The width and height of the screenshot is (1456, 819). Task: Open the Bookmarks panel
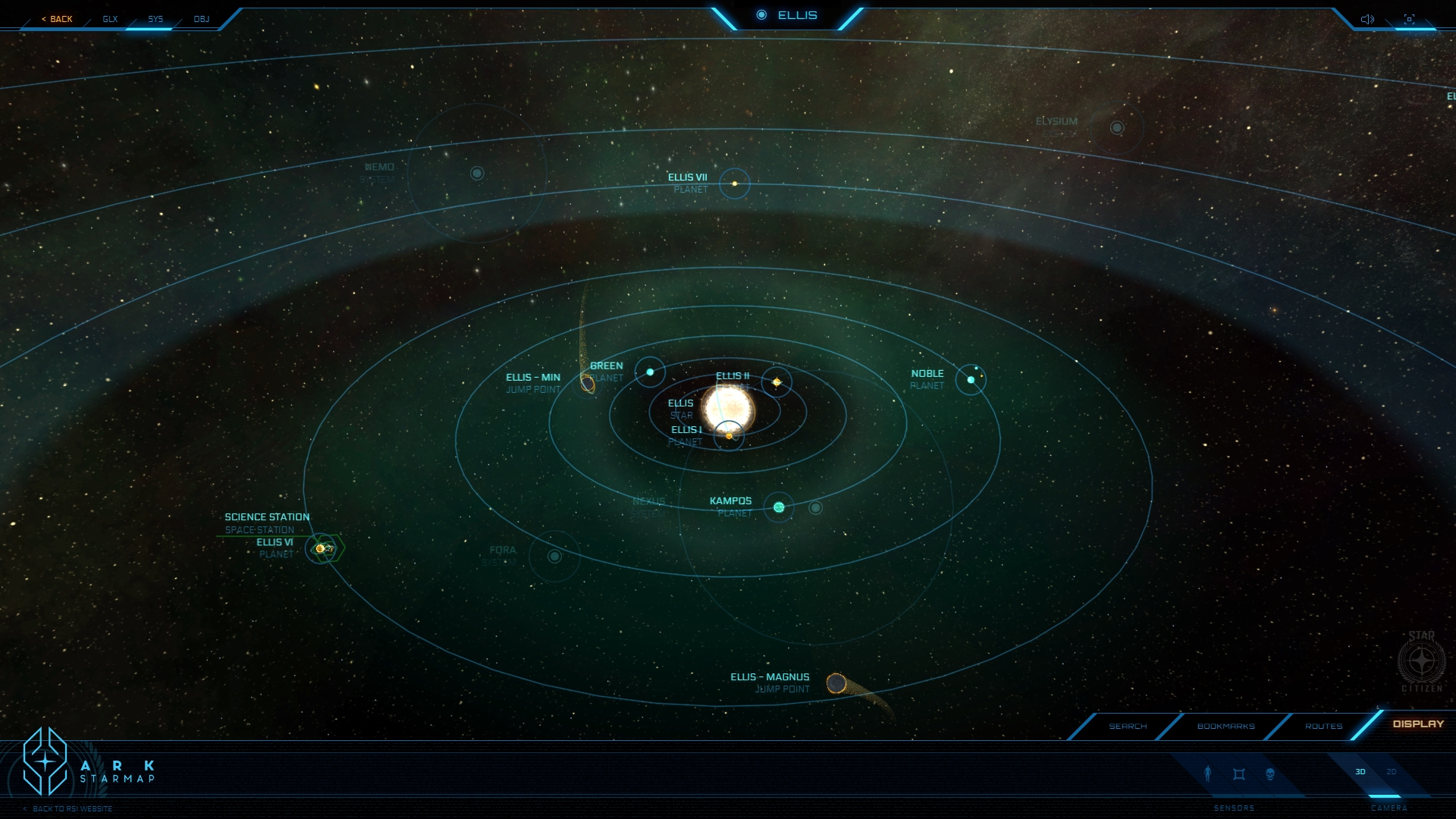1225,726
